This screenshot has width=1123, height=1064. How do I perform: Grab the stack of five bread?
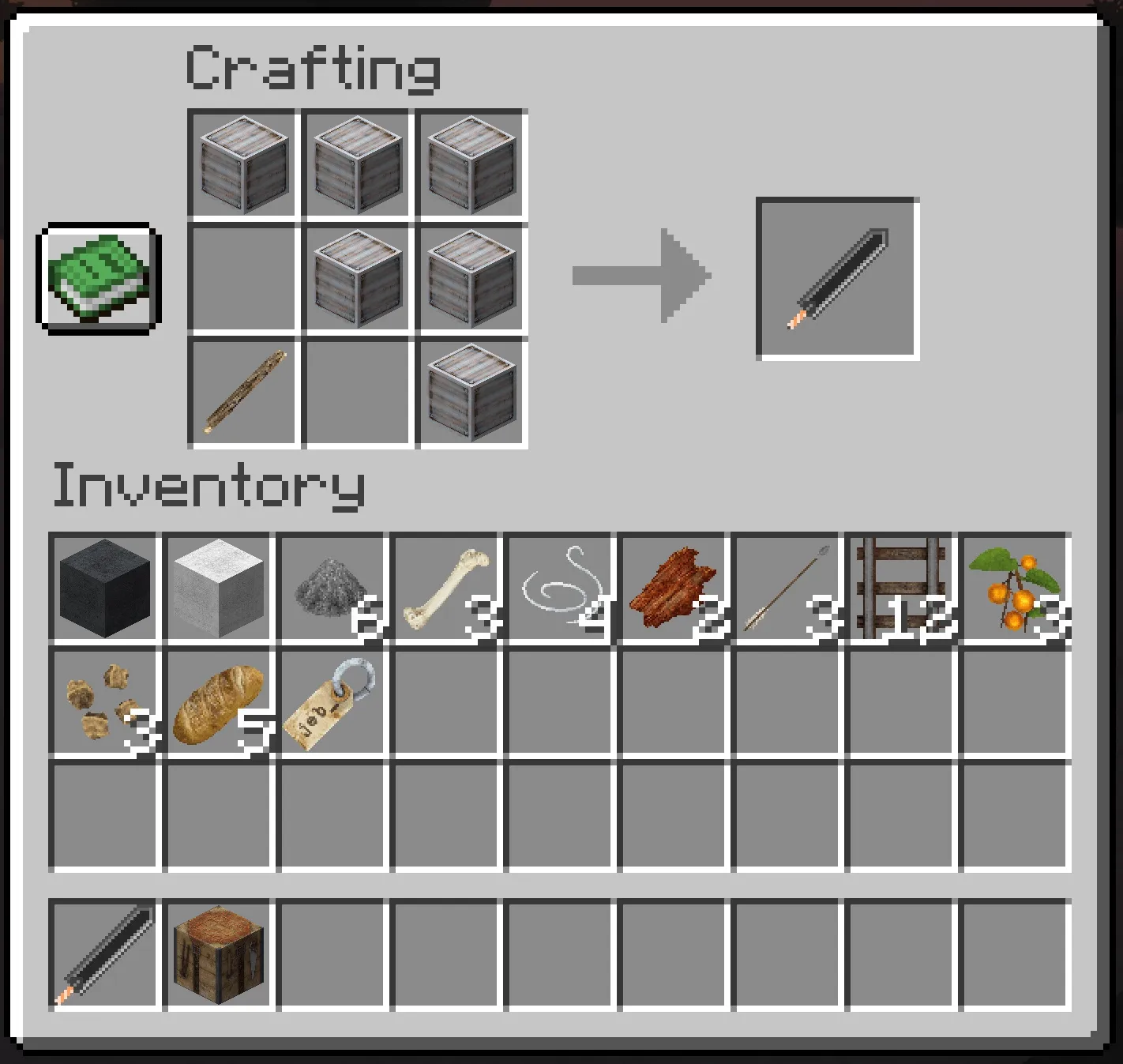pyautogui.click(x=219, y=701)
